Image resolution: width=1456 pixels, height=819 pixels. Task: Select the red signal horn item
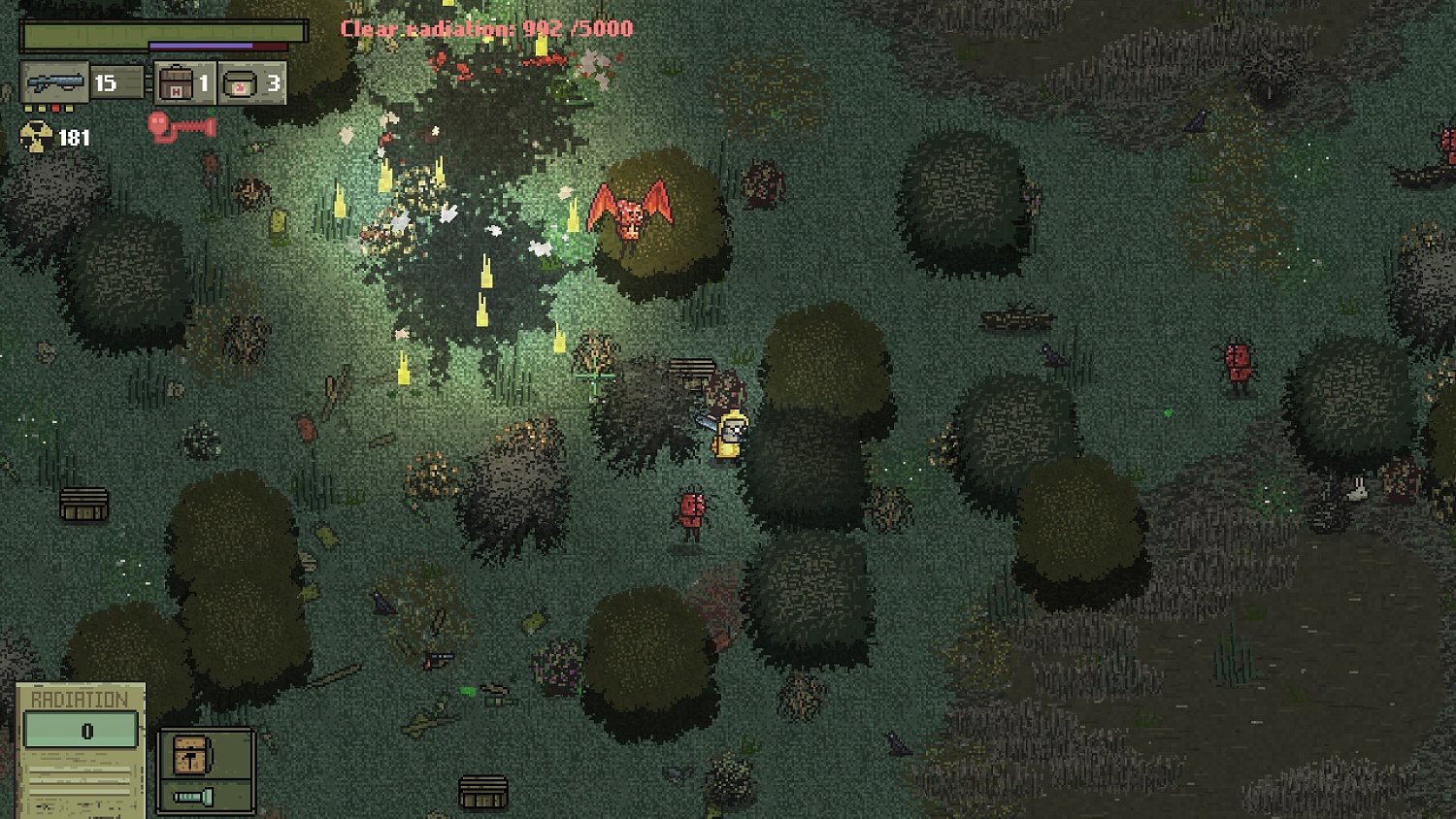(182, 128)
